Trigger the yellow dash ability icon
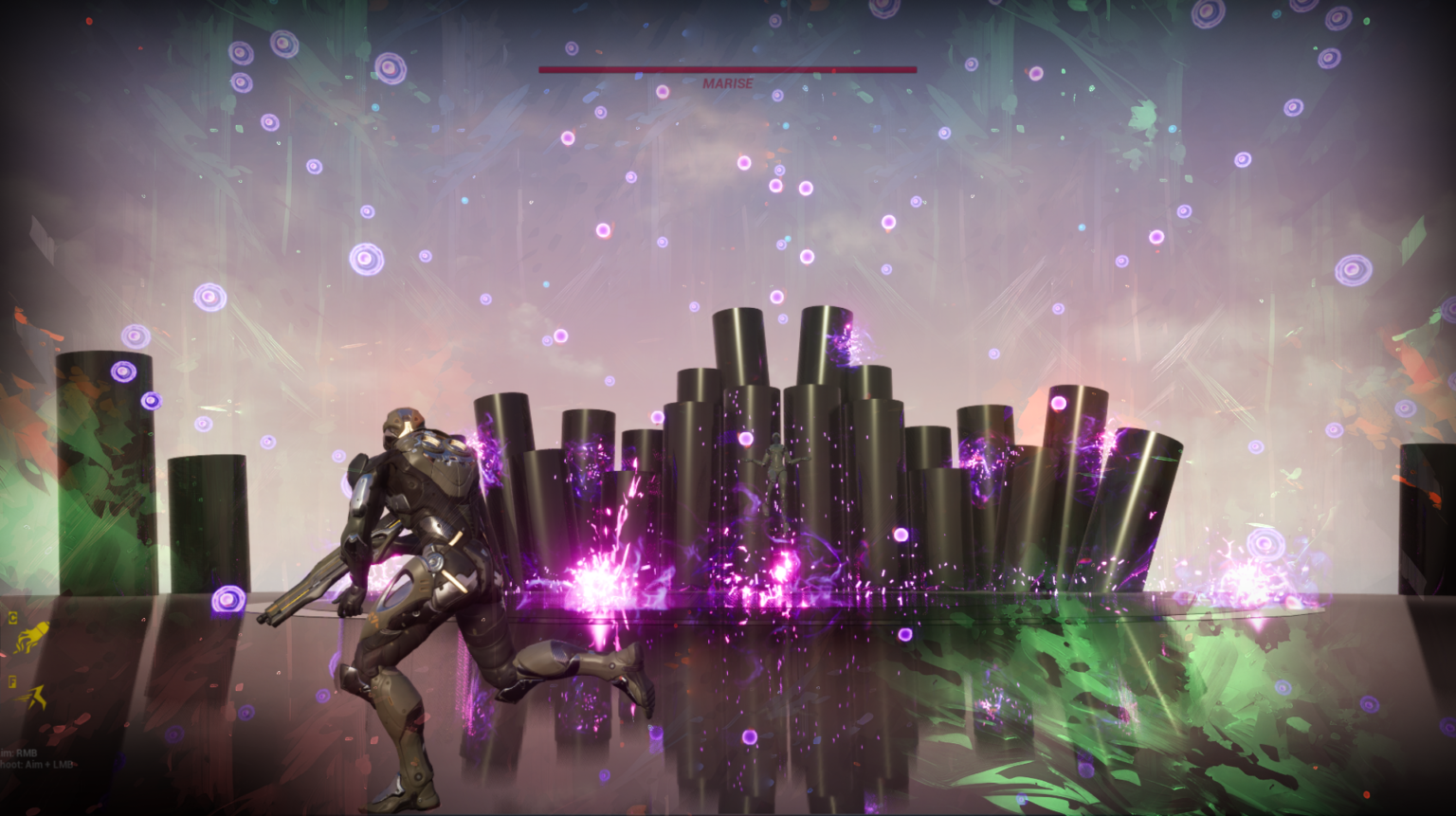This screenshot has width=1456, height=816. point(33,699)
